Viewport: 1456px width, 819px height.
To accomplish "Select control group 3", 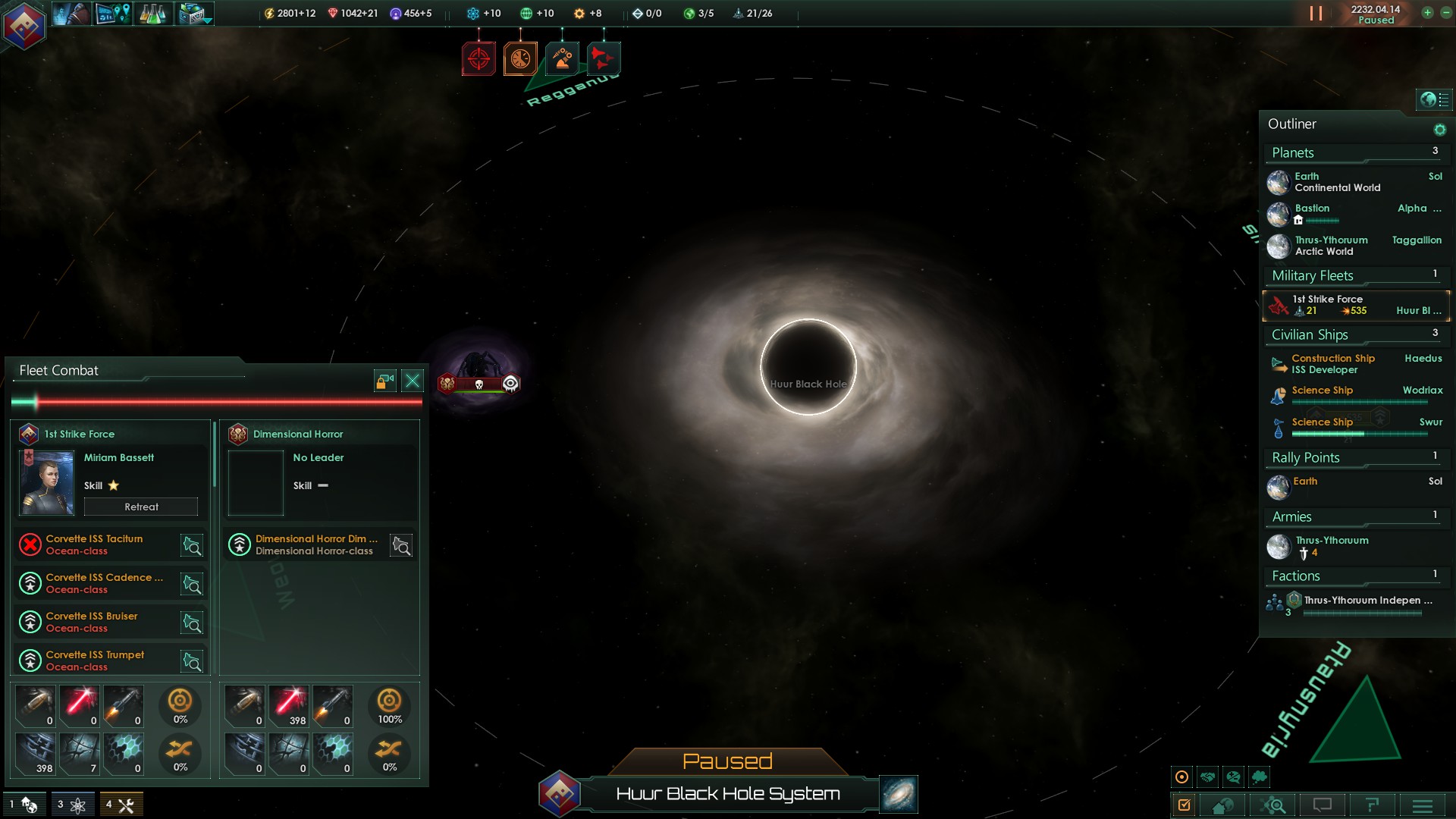I will pyautogui.click(x=71, y=805).
